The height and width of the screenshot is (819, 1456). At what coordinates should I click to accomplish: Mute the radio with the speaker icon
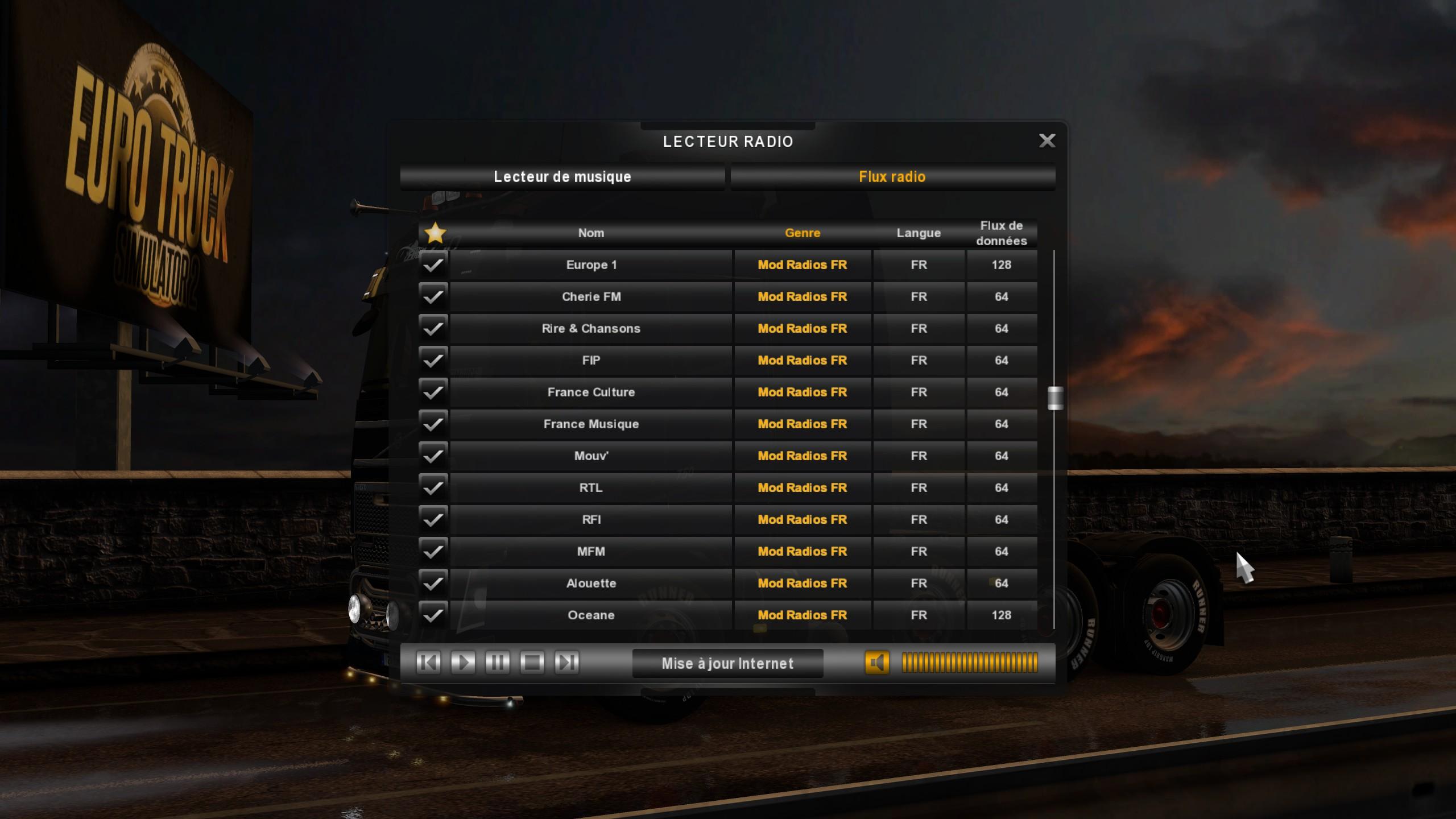click(876, 663)
